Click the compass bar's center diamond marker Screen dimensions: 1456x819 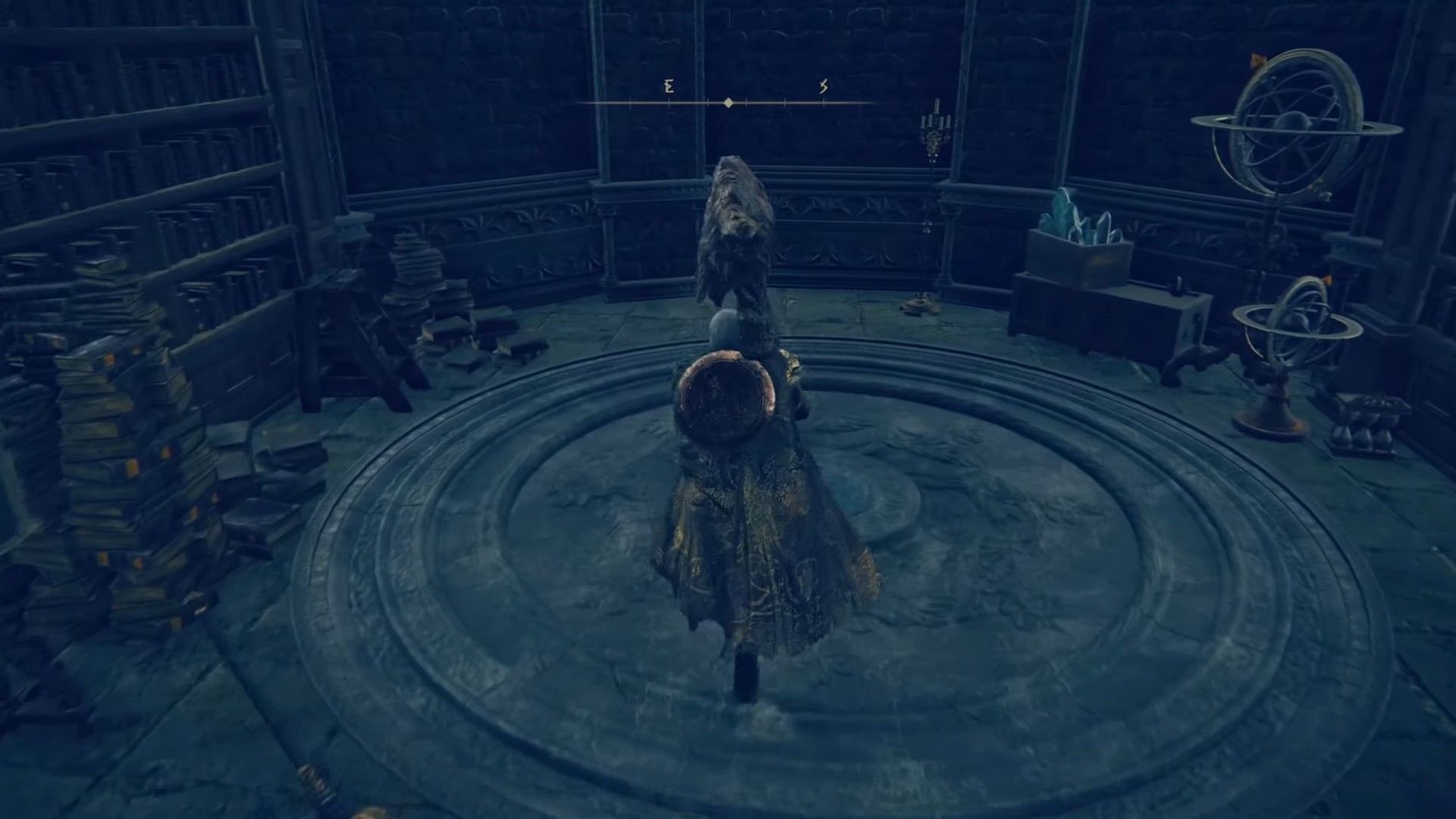[x=728, y=102]
